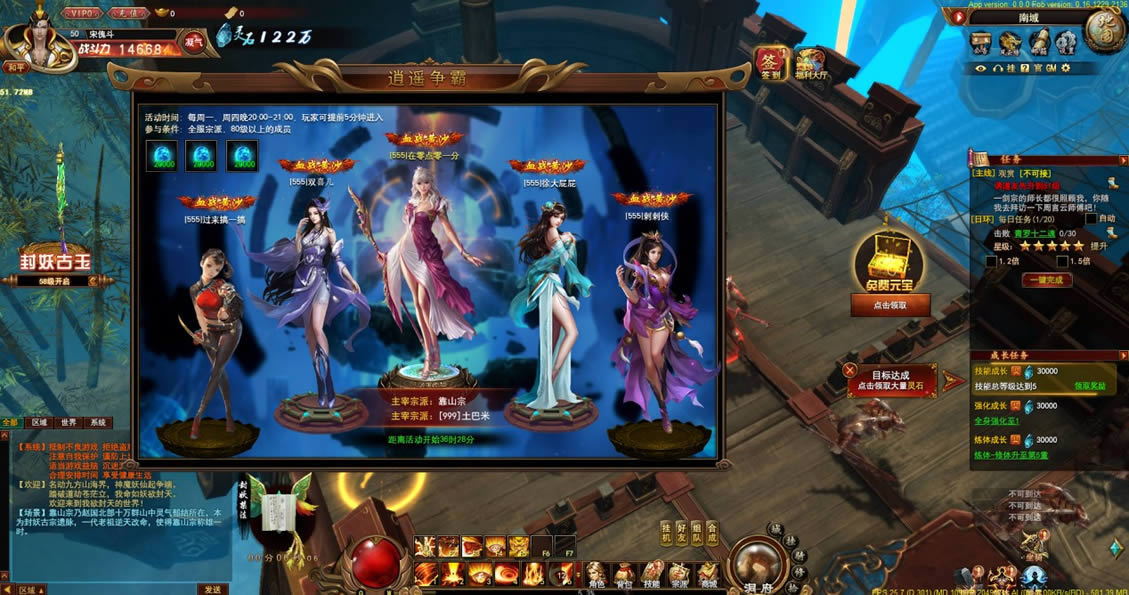Click the 挂机 auto-battle button
This screenshot has height=595, width=1129.
tap(667, 533)
